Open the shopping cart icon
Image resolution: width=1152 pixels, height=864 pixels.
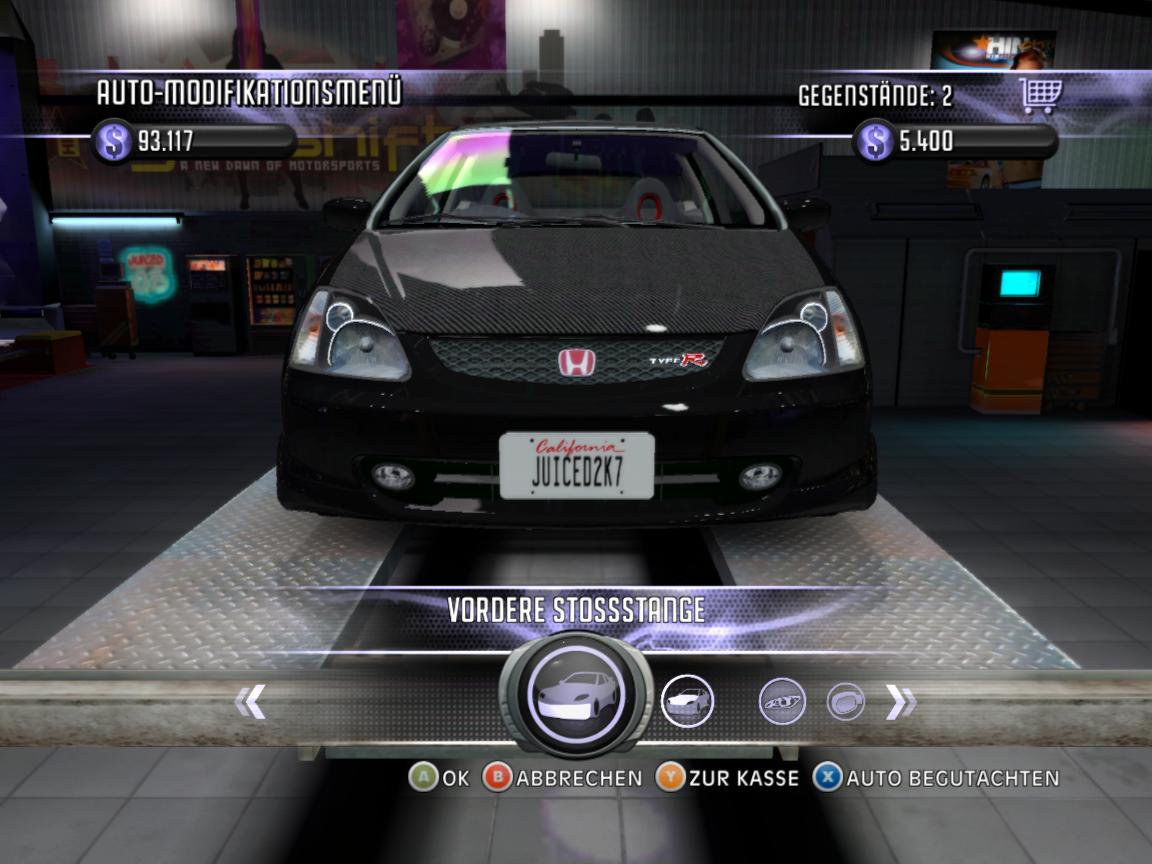tap(1040, 96)
